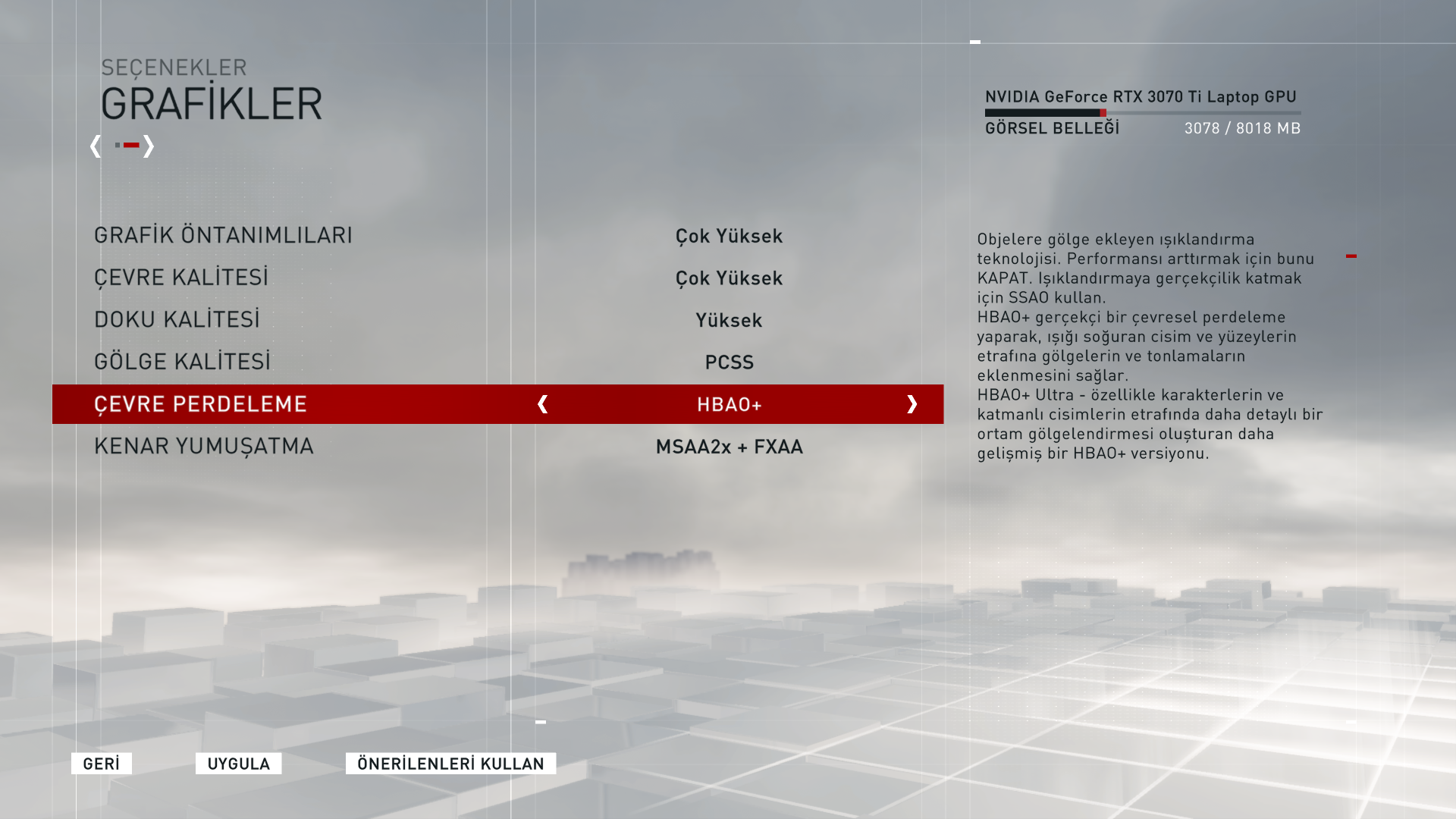Image resolution: width=1456 pixels, height=819 pixels.
Task: Click ÖNERİLENLERİ KULLAN to apply recommended settings
Action: (x=450, y=764)
